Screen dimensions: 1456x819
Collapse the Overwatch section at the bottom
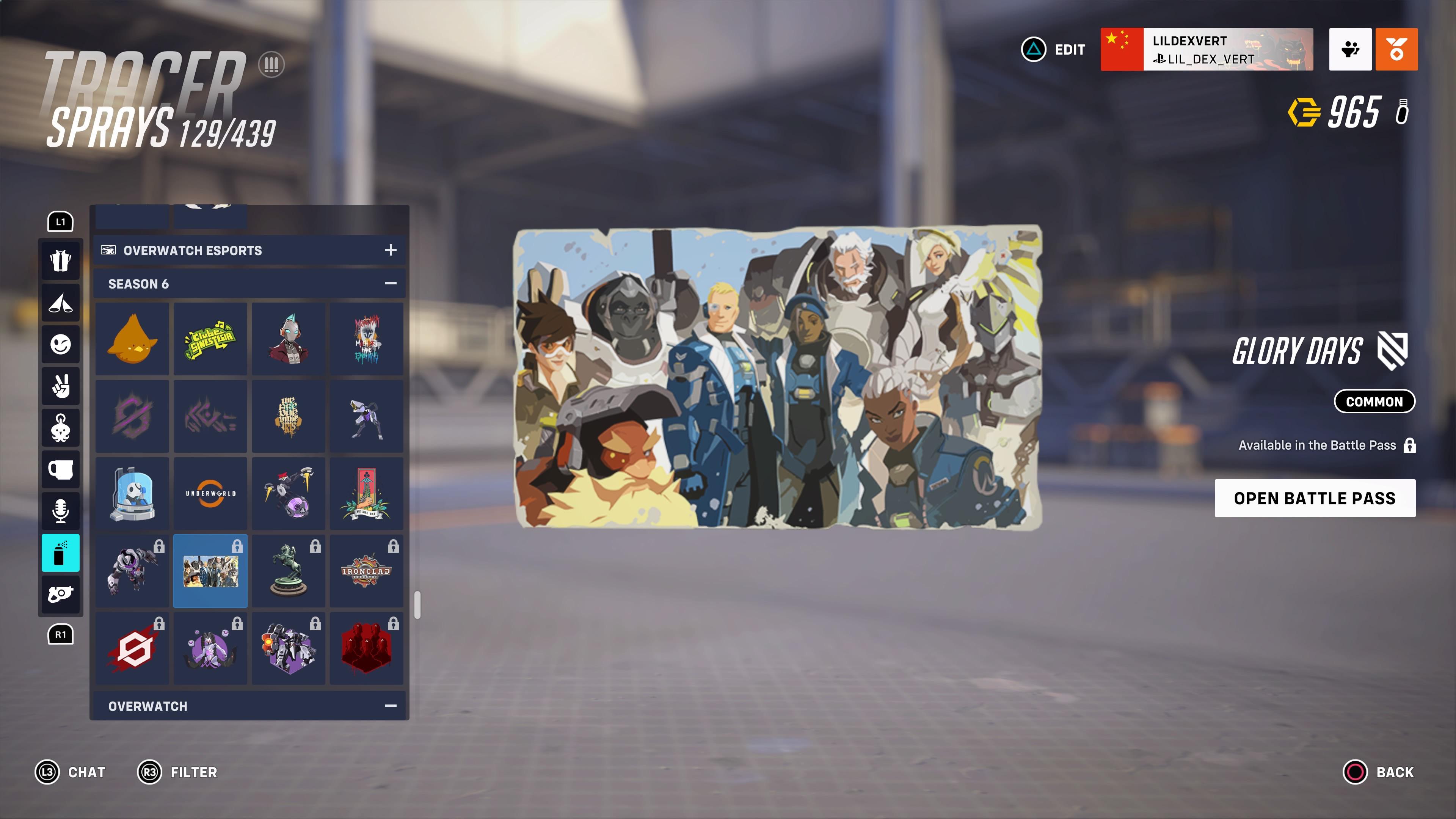pyautogui.click(x=390, y=705)
